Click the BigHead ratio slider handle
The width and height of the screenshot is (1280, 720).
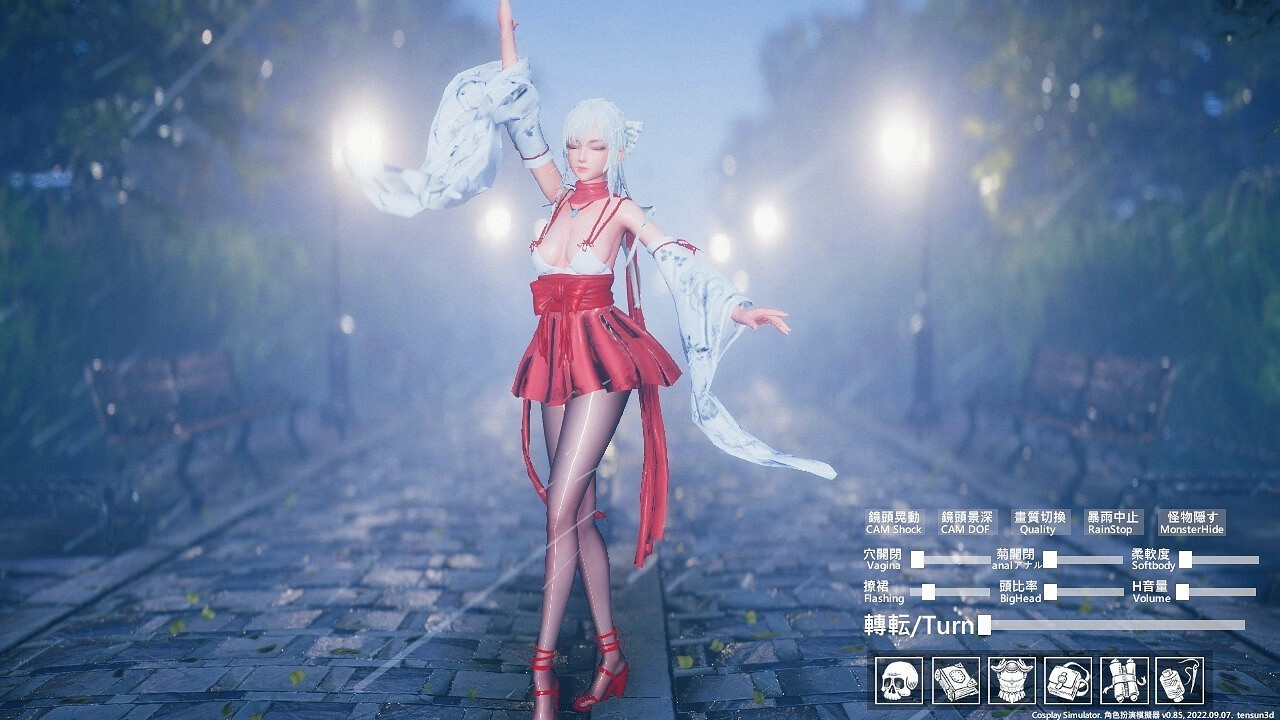1050,591
